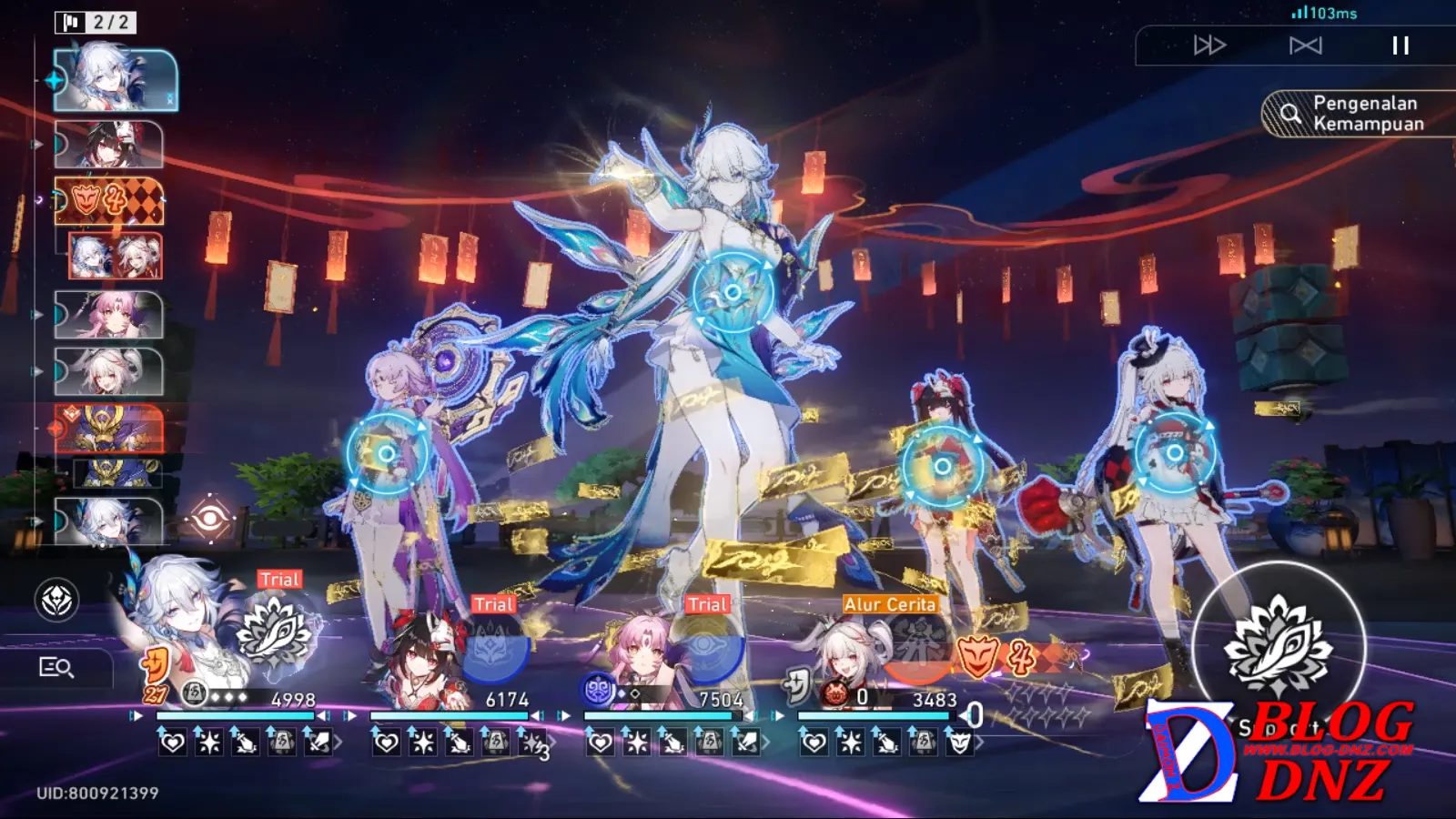Select the orange mask card in turn order

(109, 200)
